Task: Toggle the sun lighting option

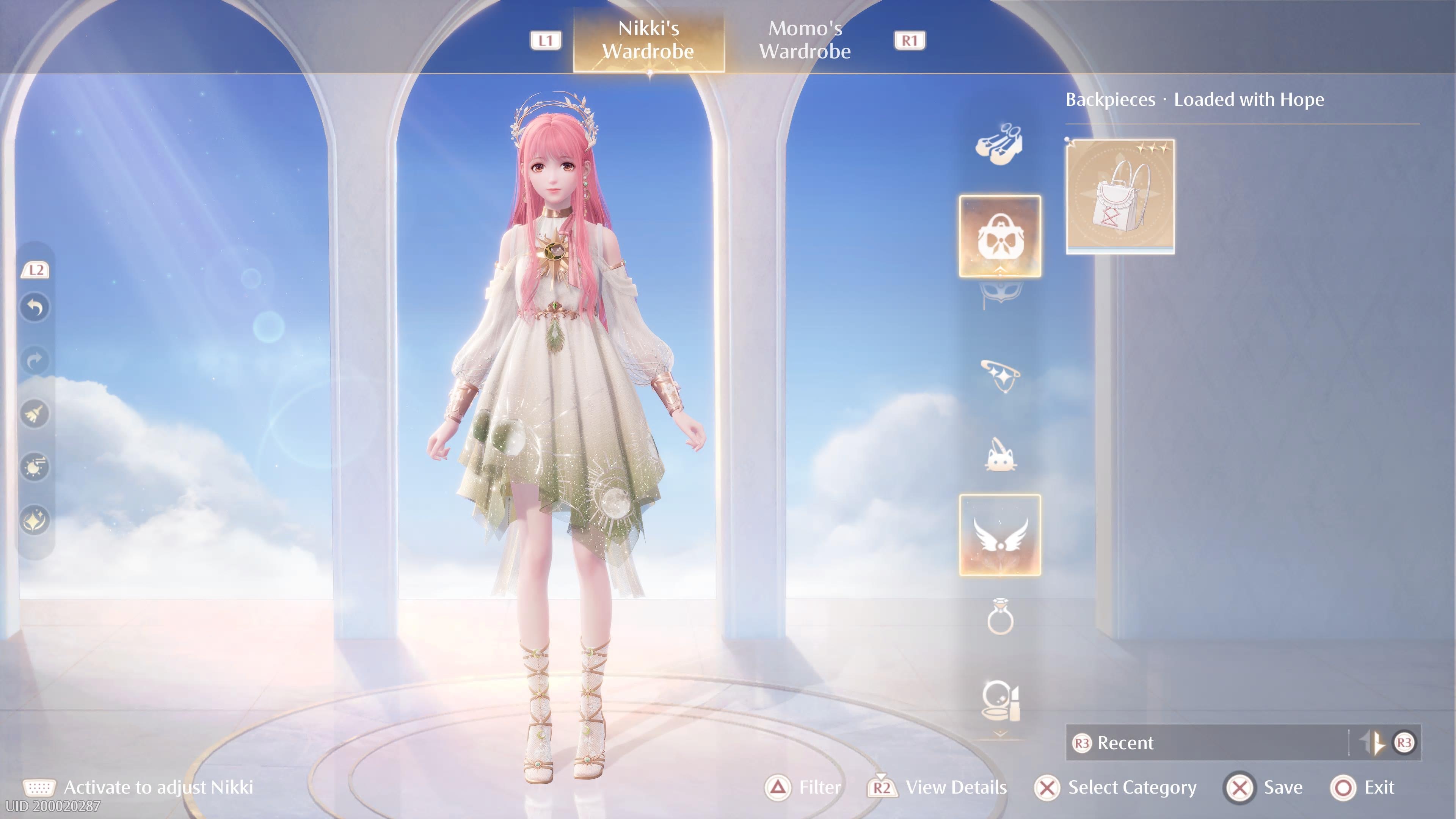Action: (35, 467)
